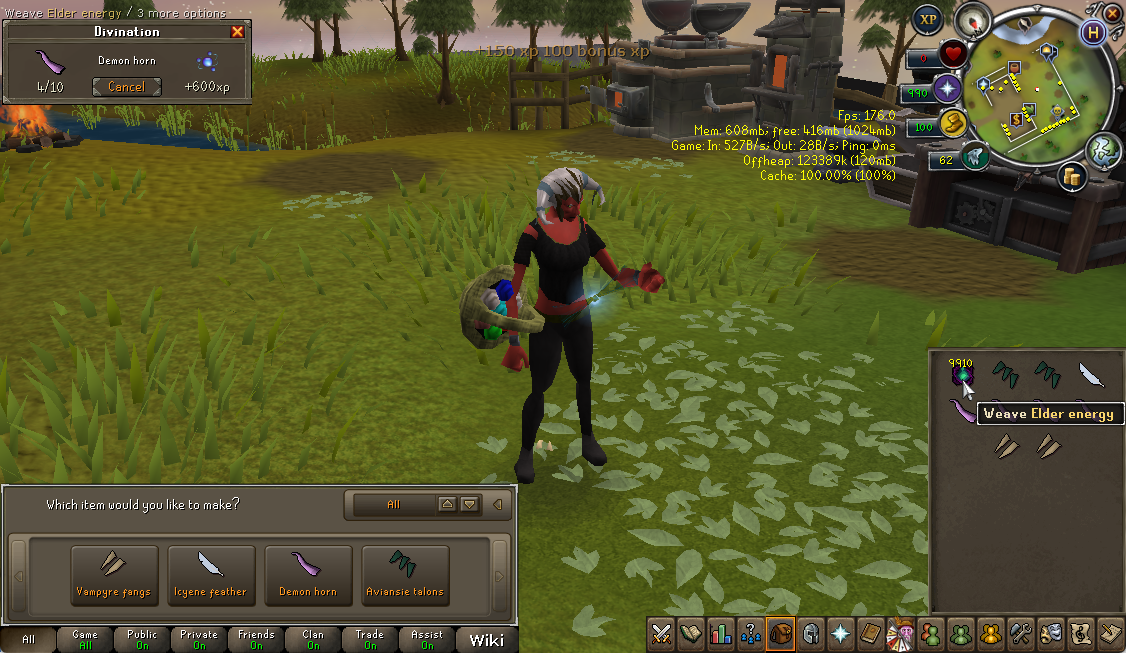The width and height of the screenshot is (1126, 653).
Task: Choose Vampyre fangs to make
Action: pos(114,576)
